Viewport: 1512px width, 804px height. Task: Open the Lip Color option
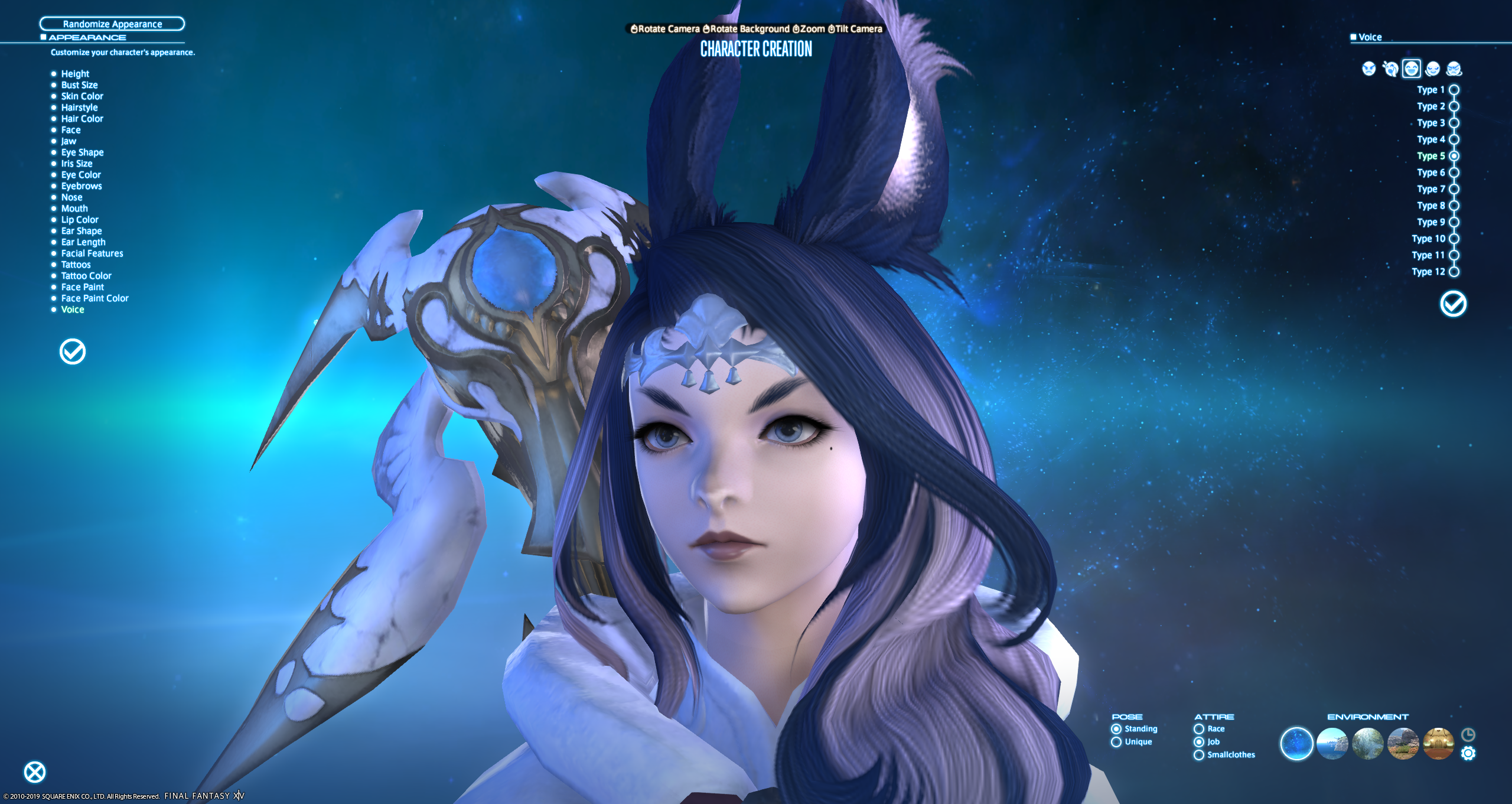(80, 220)
